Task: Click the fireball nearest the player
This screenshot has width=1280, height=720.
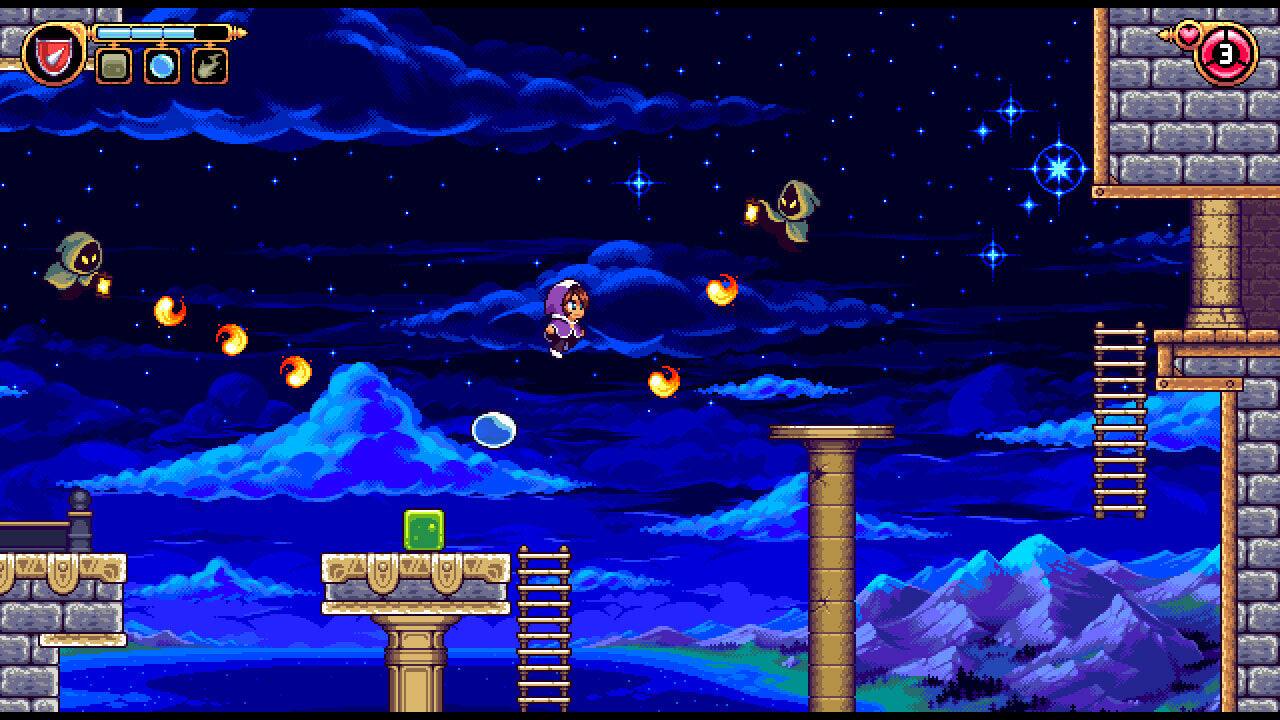Action: [664, 383]
